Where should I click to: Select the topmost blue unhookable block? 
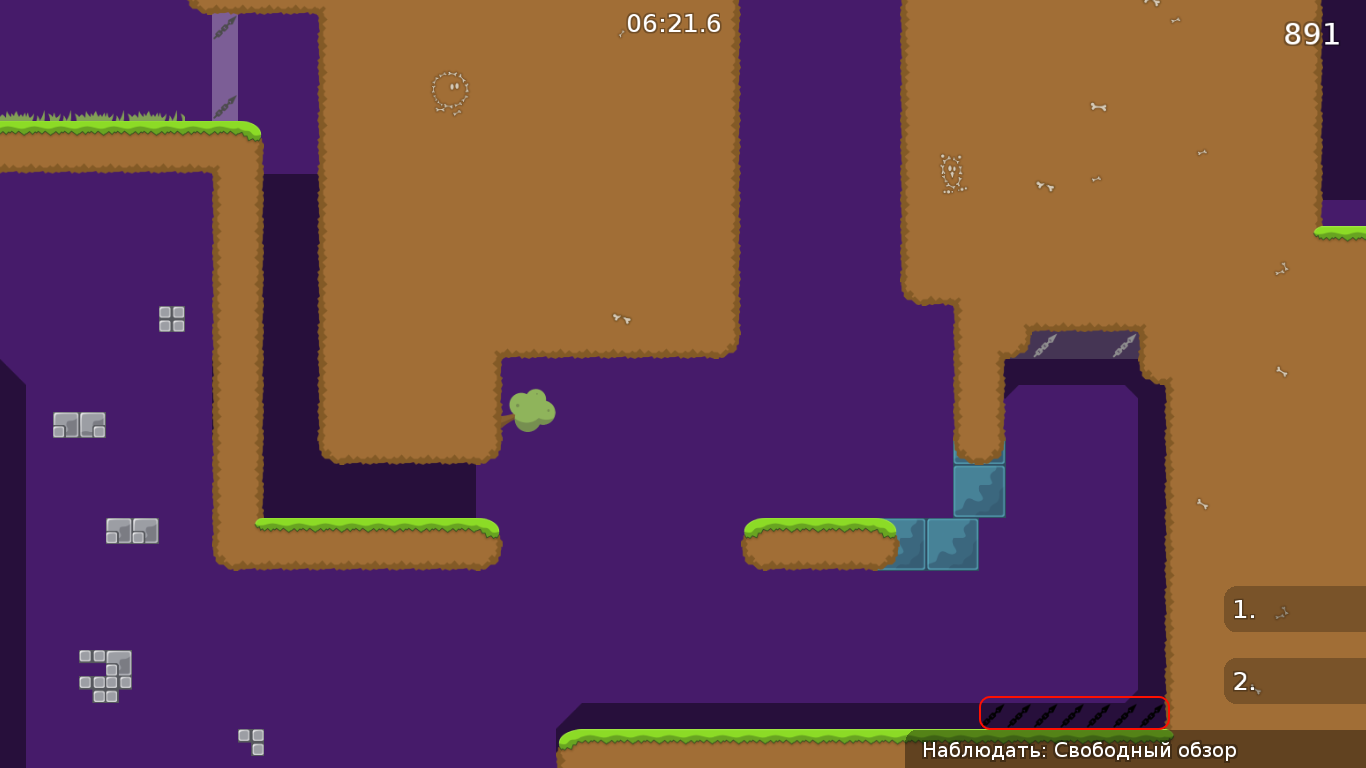(978, 489)
